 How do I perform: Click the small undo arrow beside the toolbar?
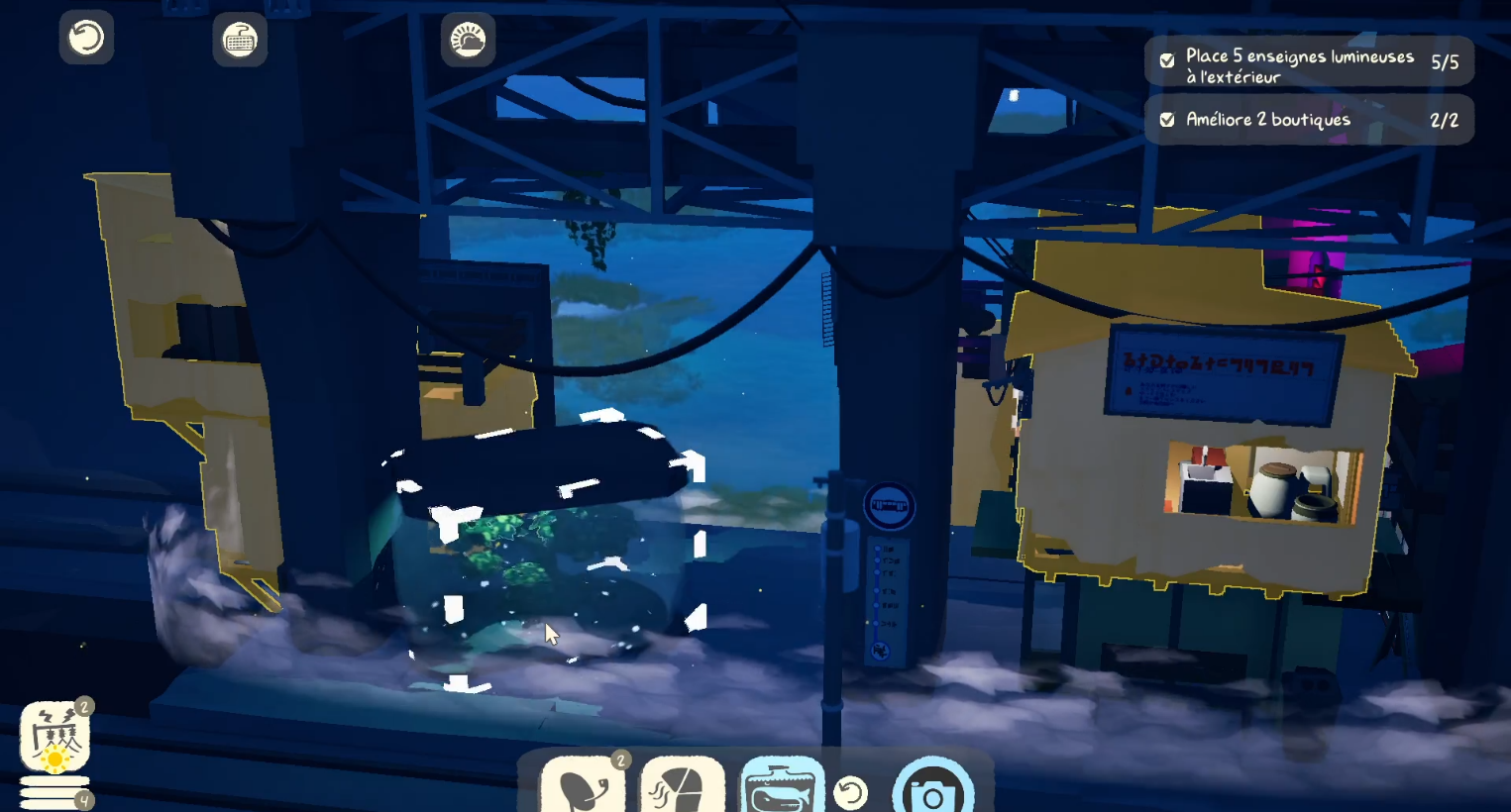(850, 792)
